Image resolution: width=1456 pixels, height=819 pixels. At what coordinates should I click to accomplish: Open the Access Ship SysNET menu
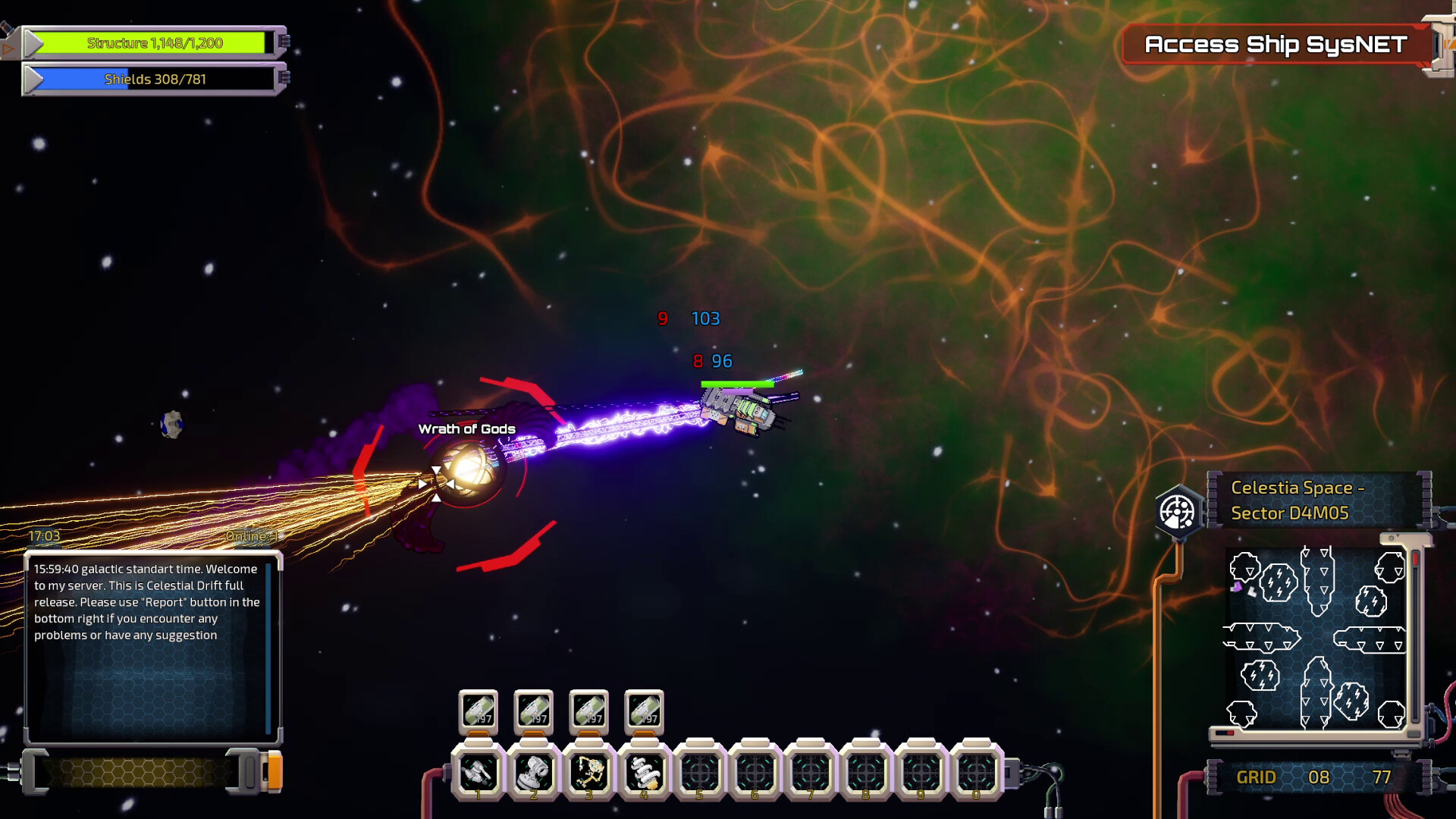pyautogui.click(x=1276, y=45)
